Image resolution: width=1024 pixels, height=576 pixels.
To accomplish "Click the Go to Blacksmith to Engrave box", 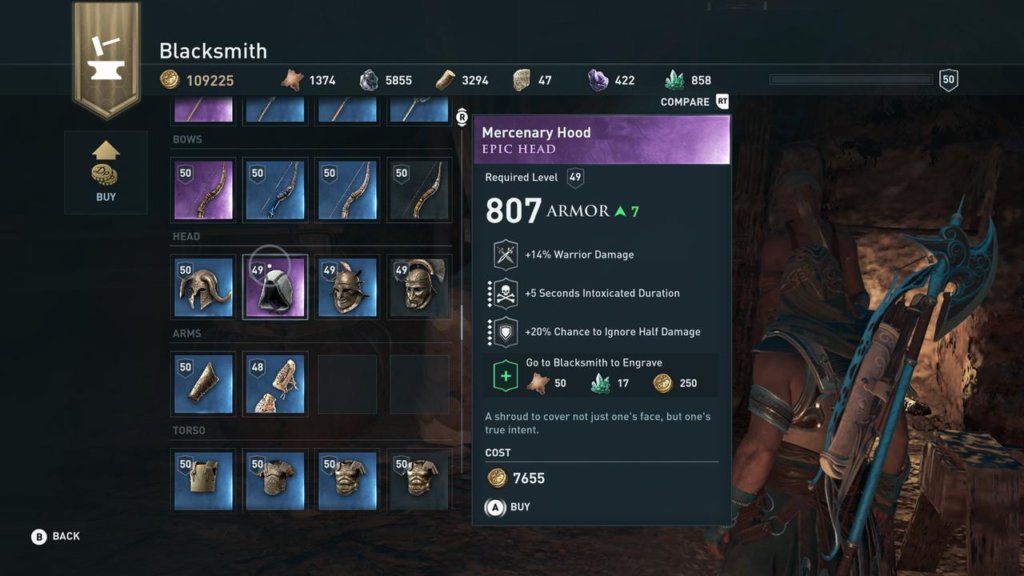I will tap(601, 373).
